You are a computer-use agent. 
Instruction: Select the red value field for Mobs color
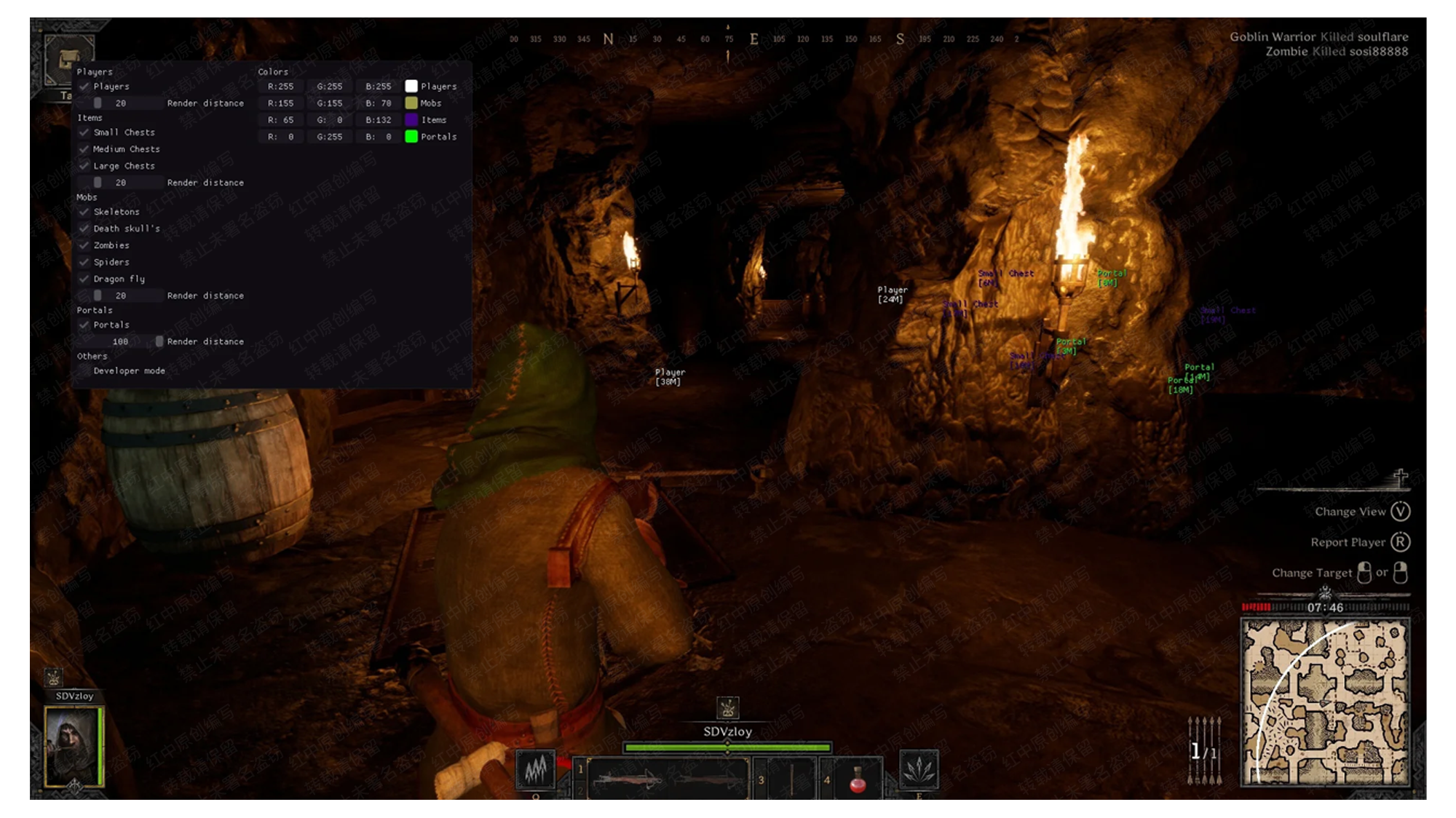281,103
